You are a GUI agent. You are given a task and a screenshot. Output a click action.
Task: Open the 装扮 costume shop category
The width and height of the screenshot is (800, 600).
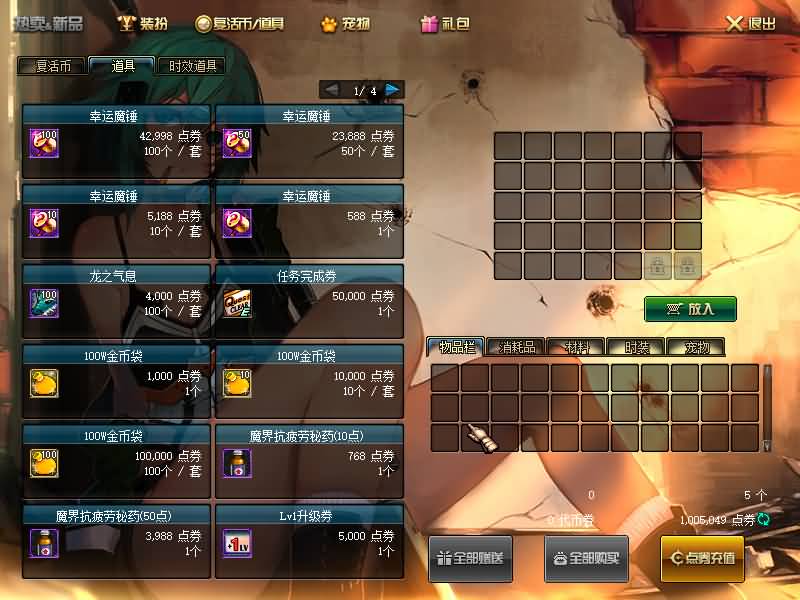point(142,23)
